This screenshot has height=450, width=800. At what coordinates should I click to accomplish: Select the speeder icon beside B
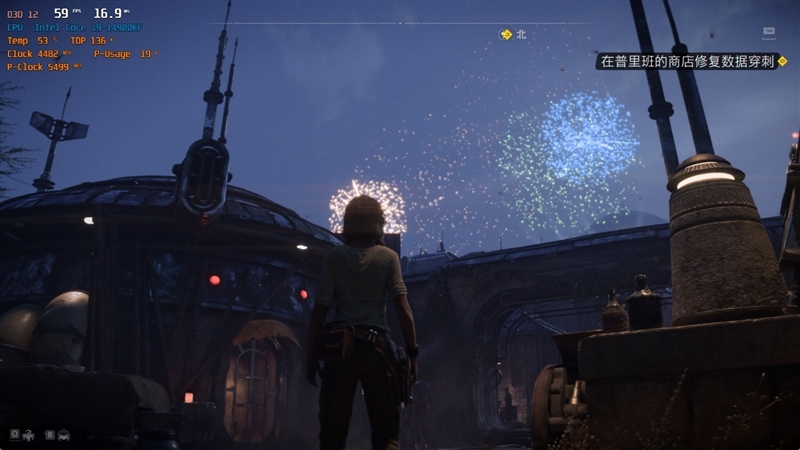pyautogui.click(x=64, y=435)
